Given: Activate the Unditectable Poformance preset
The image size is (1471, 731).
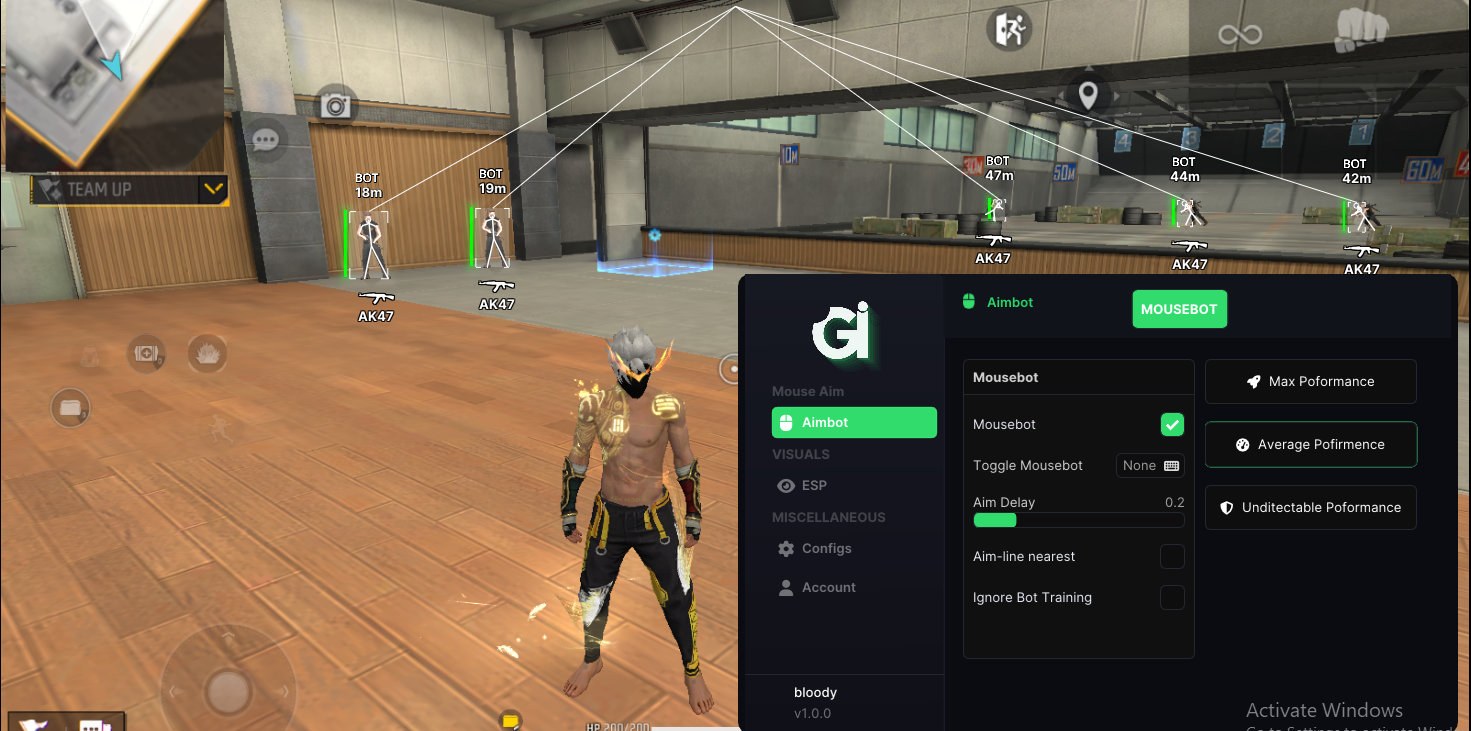Looking at the screenshot, I should [x=1310, y=507].
